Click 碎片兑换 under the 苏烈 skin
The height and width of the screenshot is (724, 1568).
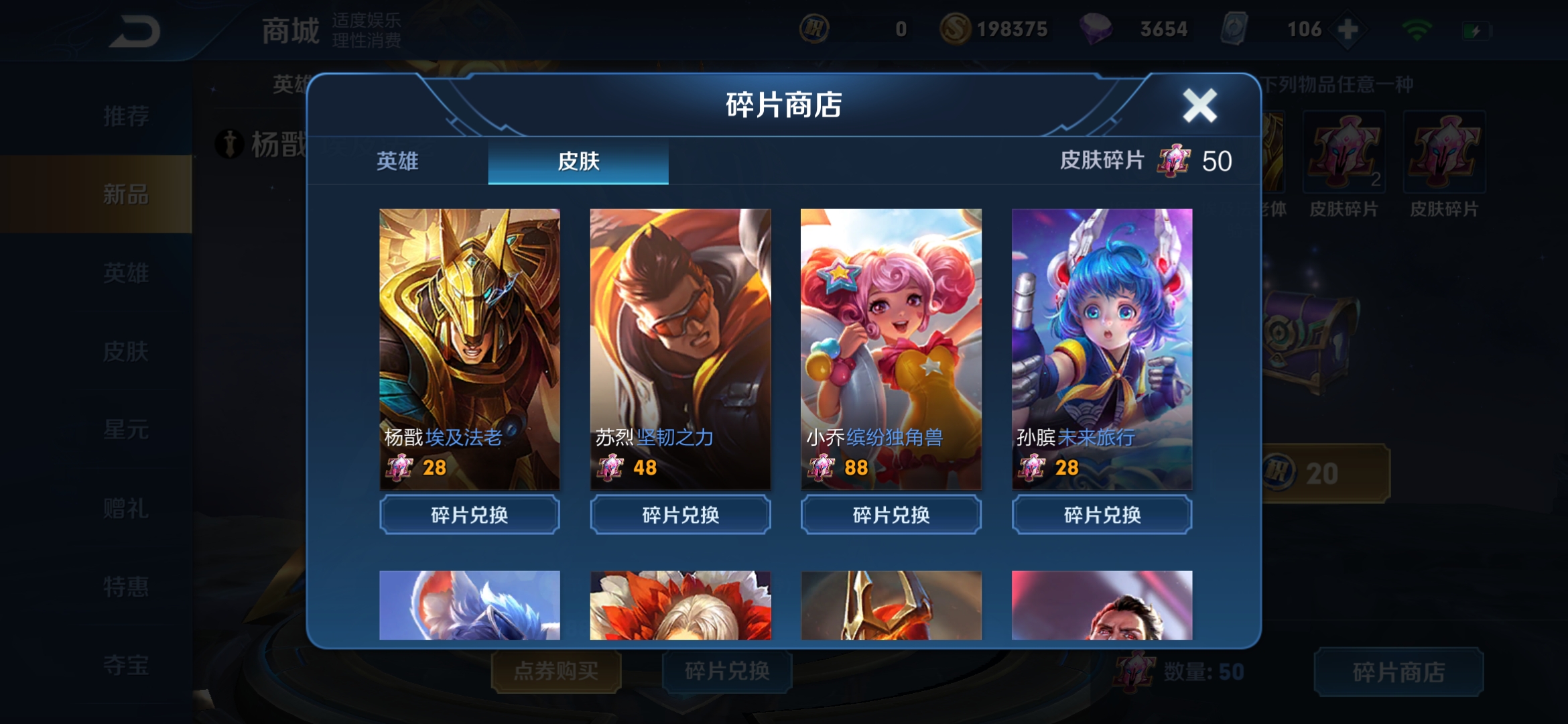click(679, 515)
